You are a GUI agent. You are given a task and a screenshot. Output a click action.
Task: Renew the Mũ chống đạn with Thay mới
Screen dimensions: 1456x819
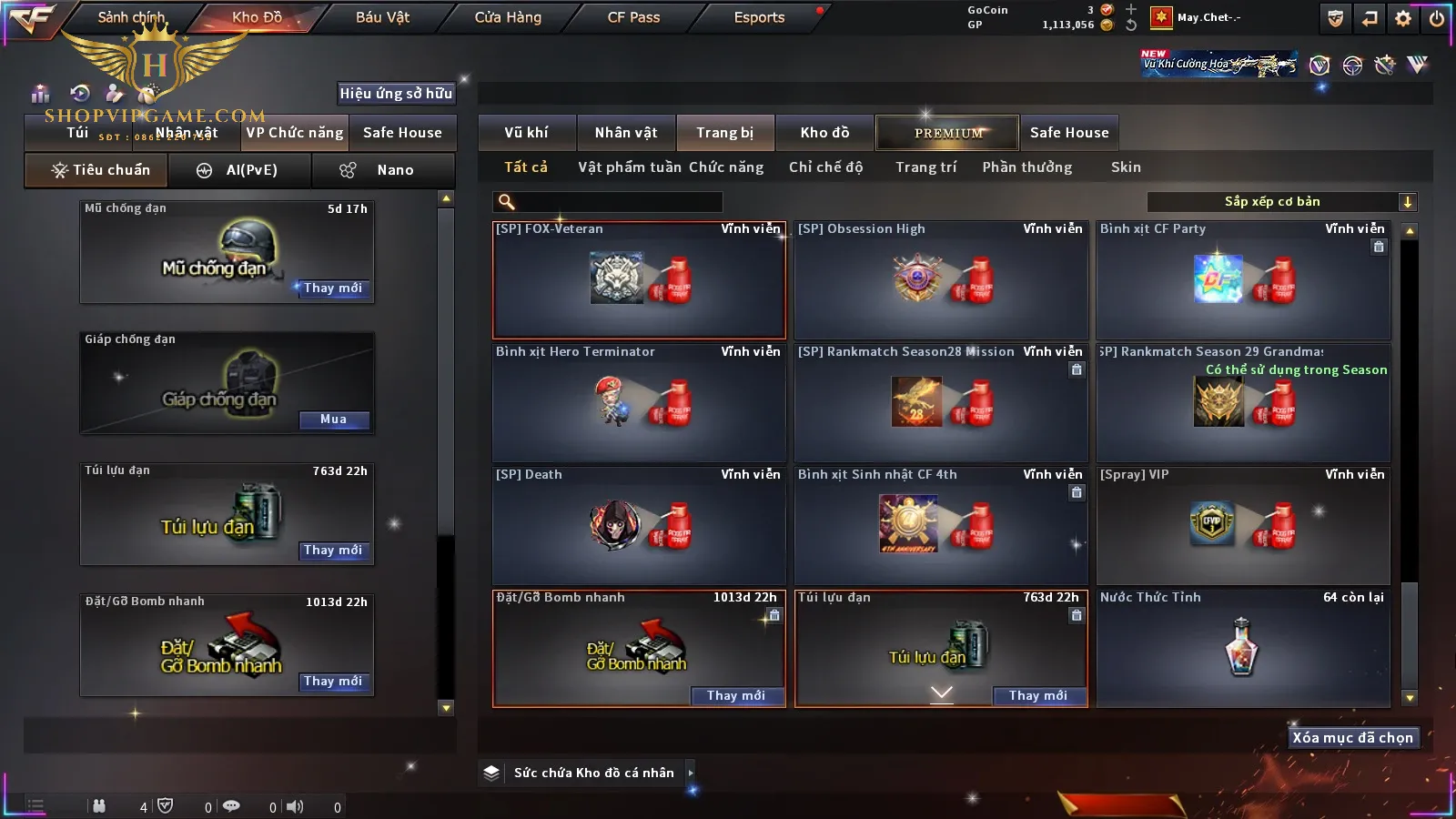[x=333, y=288]
